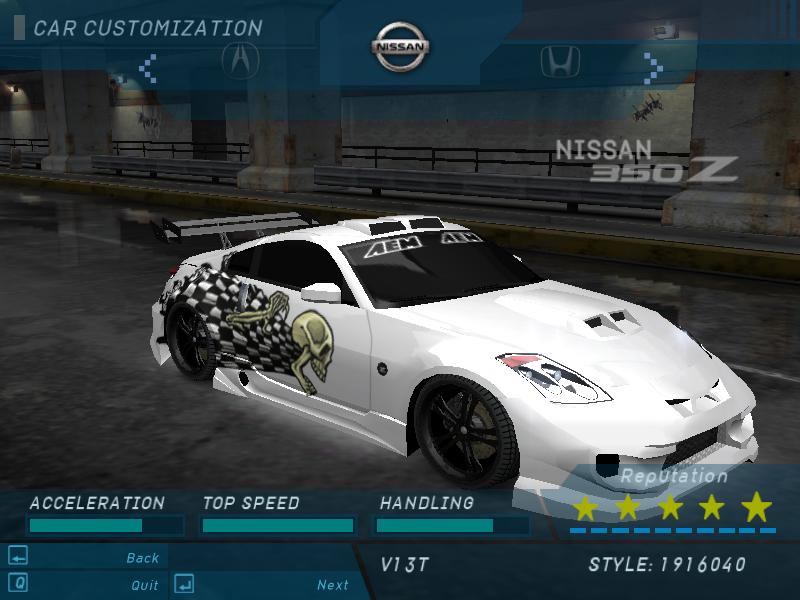Continue with the Next button
800x600 pixels.
tap(333, 585)
